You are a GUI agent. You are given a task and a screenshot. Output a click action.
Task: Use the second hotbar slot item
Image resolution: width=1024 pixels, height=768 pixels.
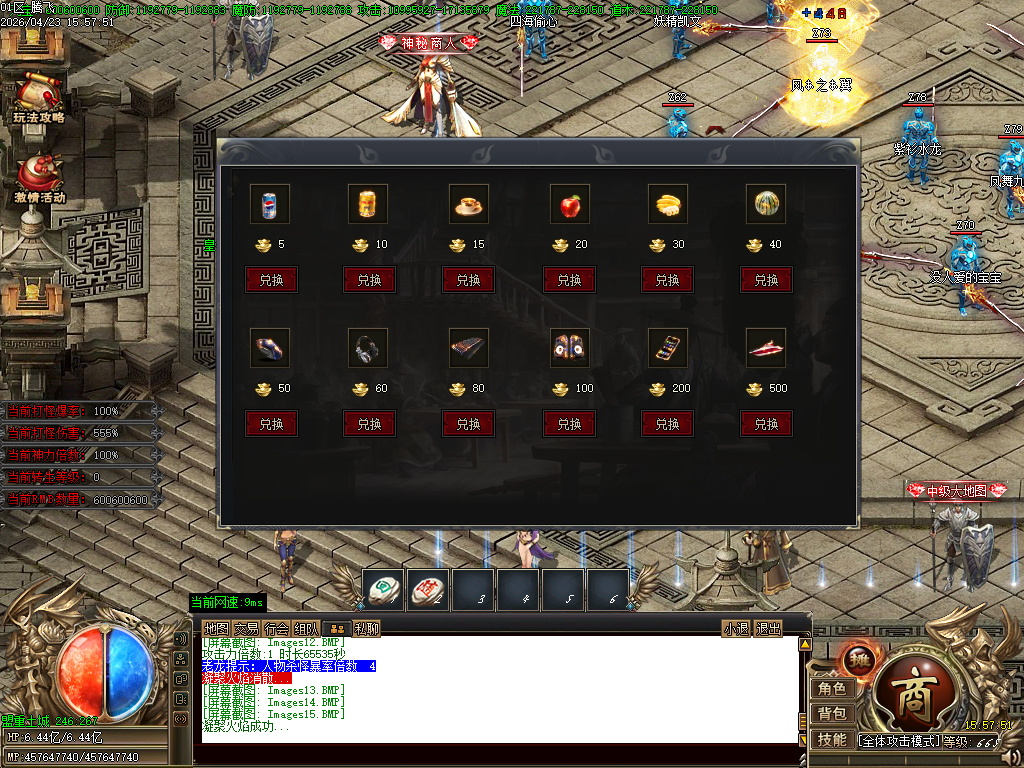(428, 590)
